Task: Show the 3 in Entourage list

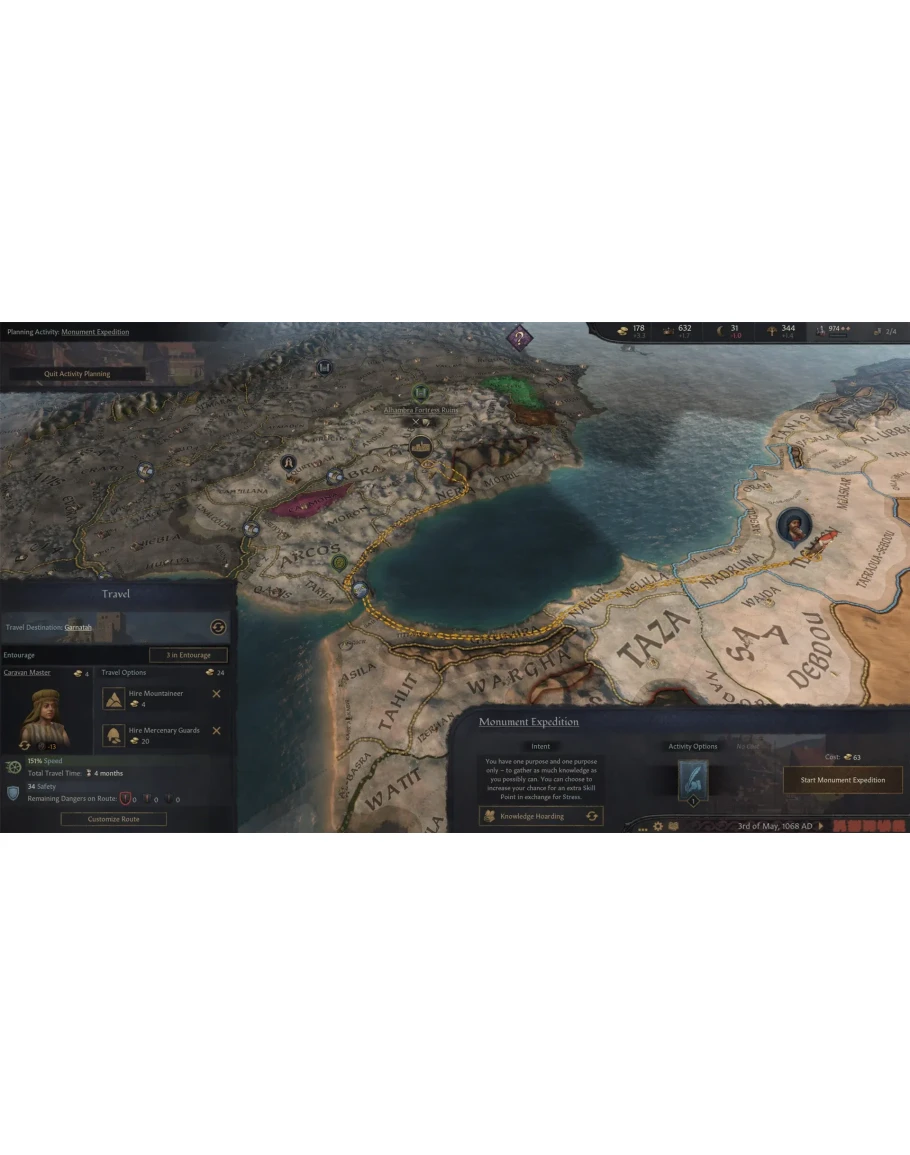Action: (188, 655)
